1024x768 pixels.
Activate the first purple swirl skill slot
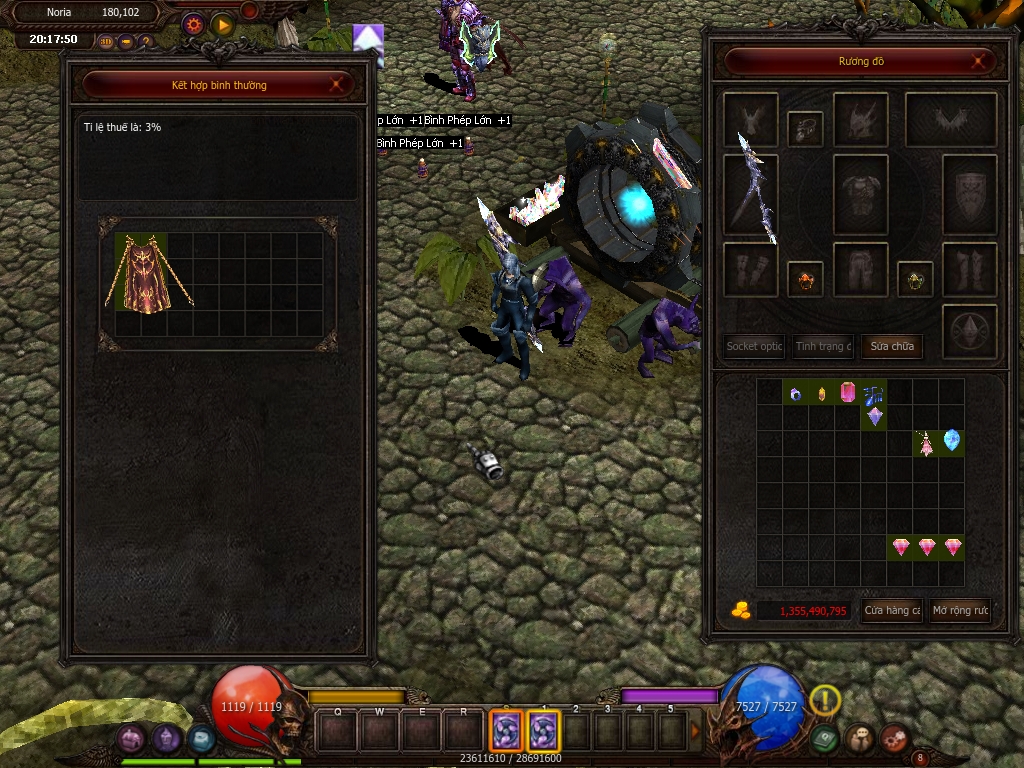(505, 731)
